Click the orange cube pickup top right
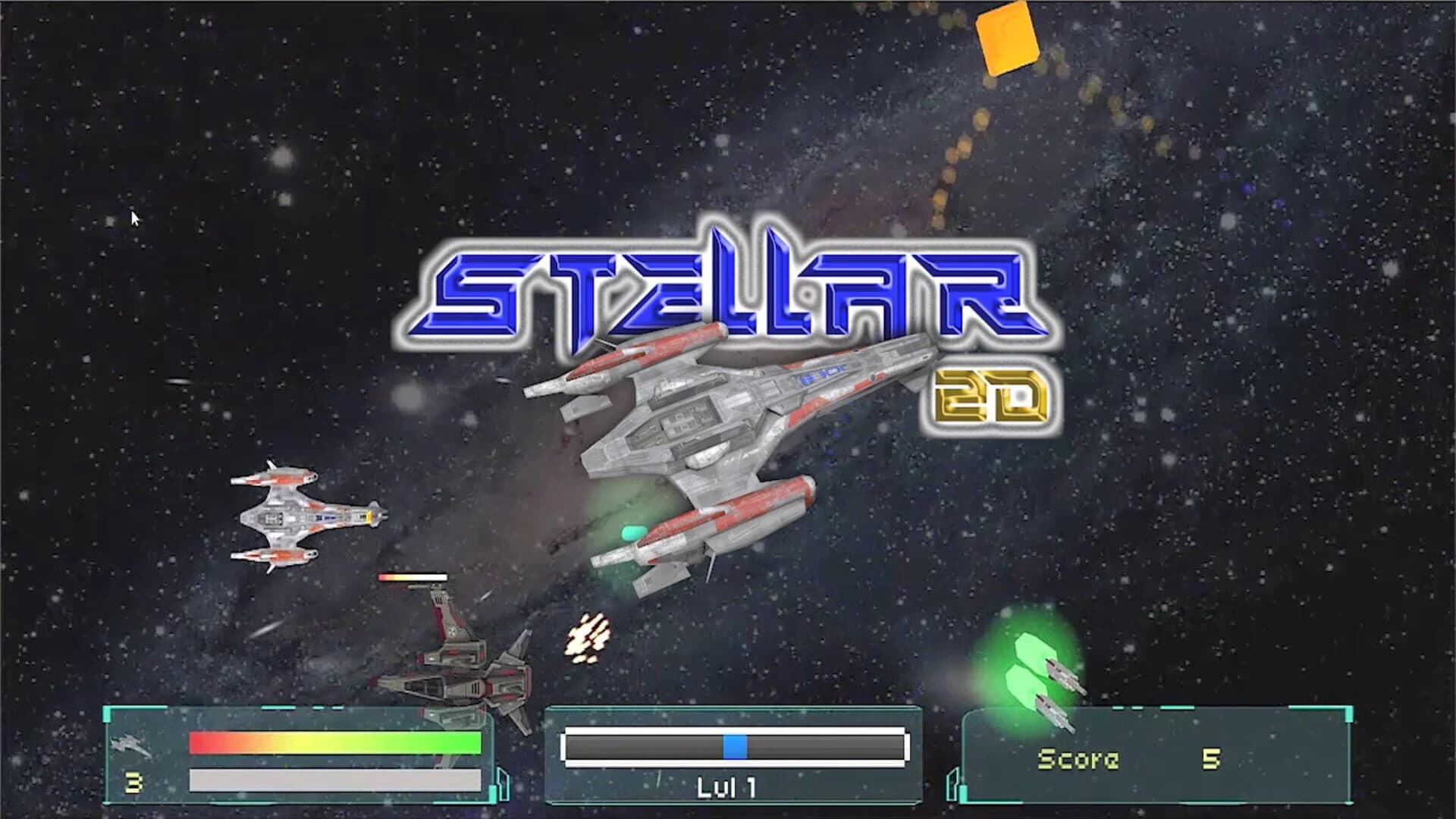Viewport: 1456px width, 819px height. (1009, 38)
